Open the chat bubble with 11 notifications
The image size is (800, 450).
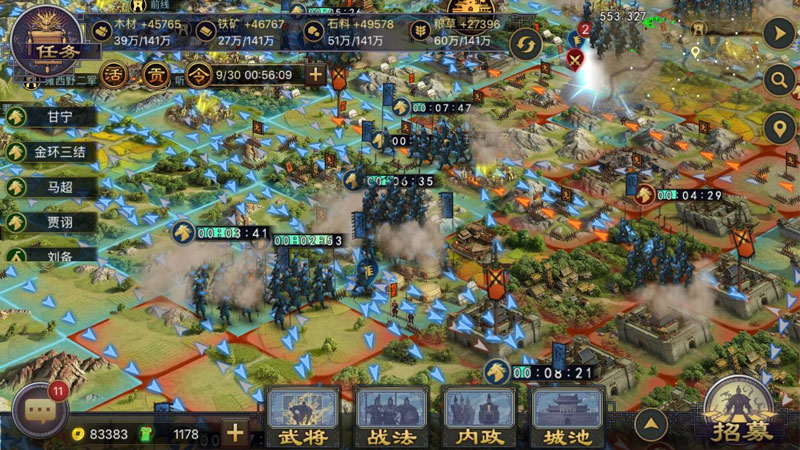click(39, 411)
